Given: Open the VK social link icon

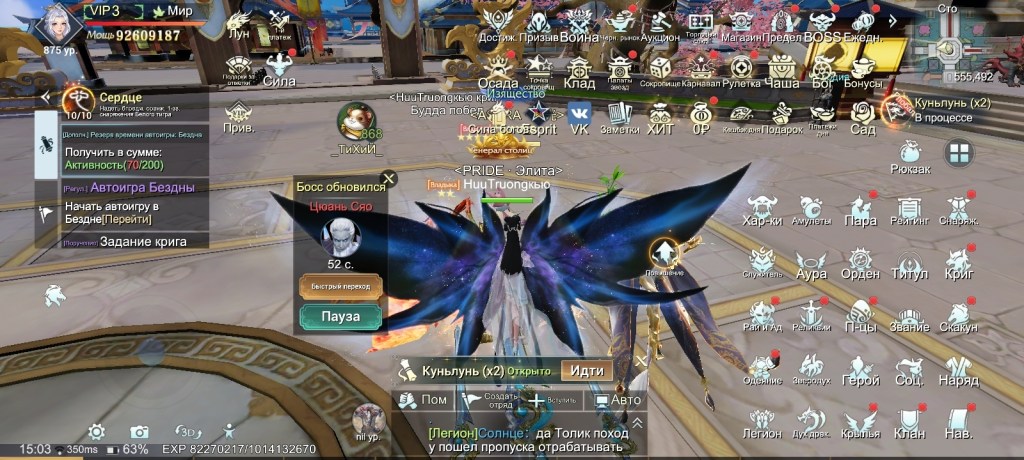Looking at the screenshot, I should coord(579,116).
